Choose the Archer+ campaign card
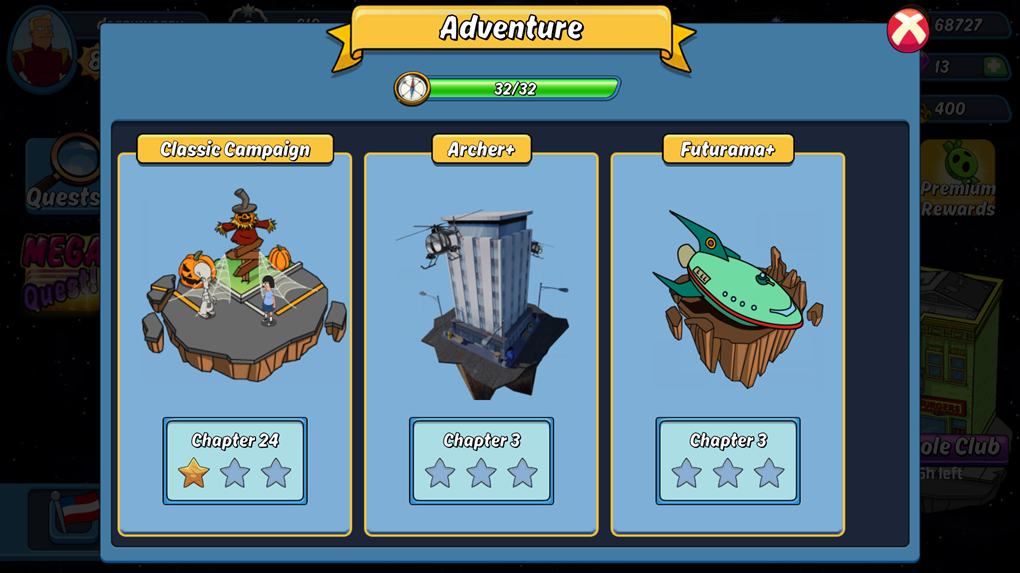 481,290
